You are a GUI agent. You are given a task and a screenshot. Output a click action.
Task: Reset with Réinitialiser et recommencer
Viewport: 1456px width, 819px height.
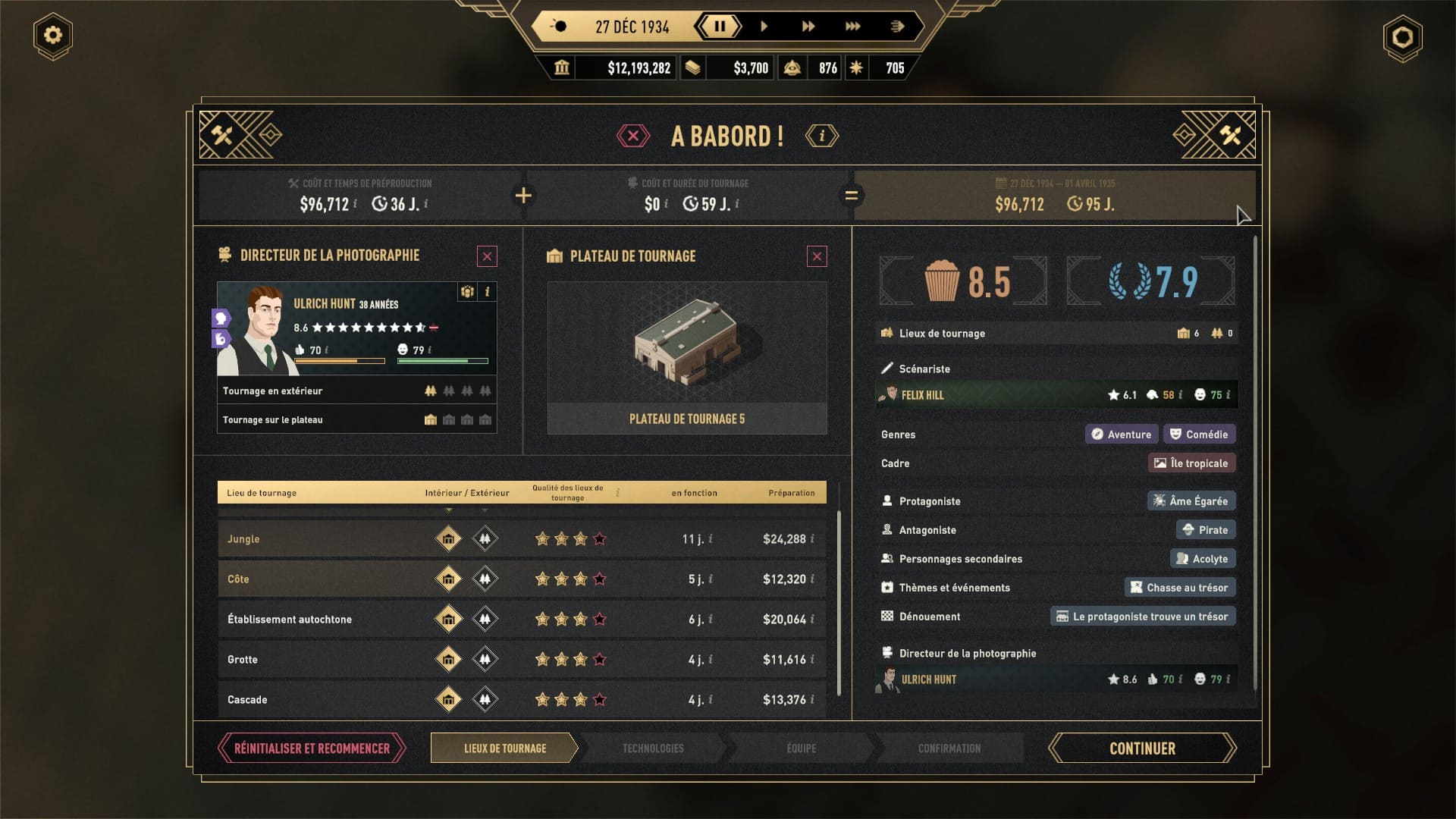312,748
